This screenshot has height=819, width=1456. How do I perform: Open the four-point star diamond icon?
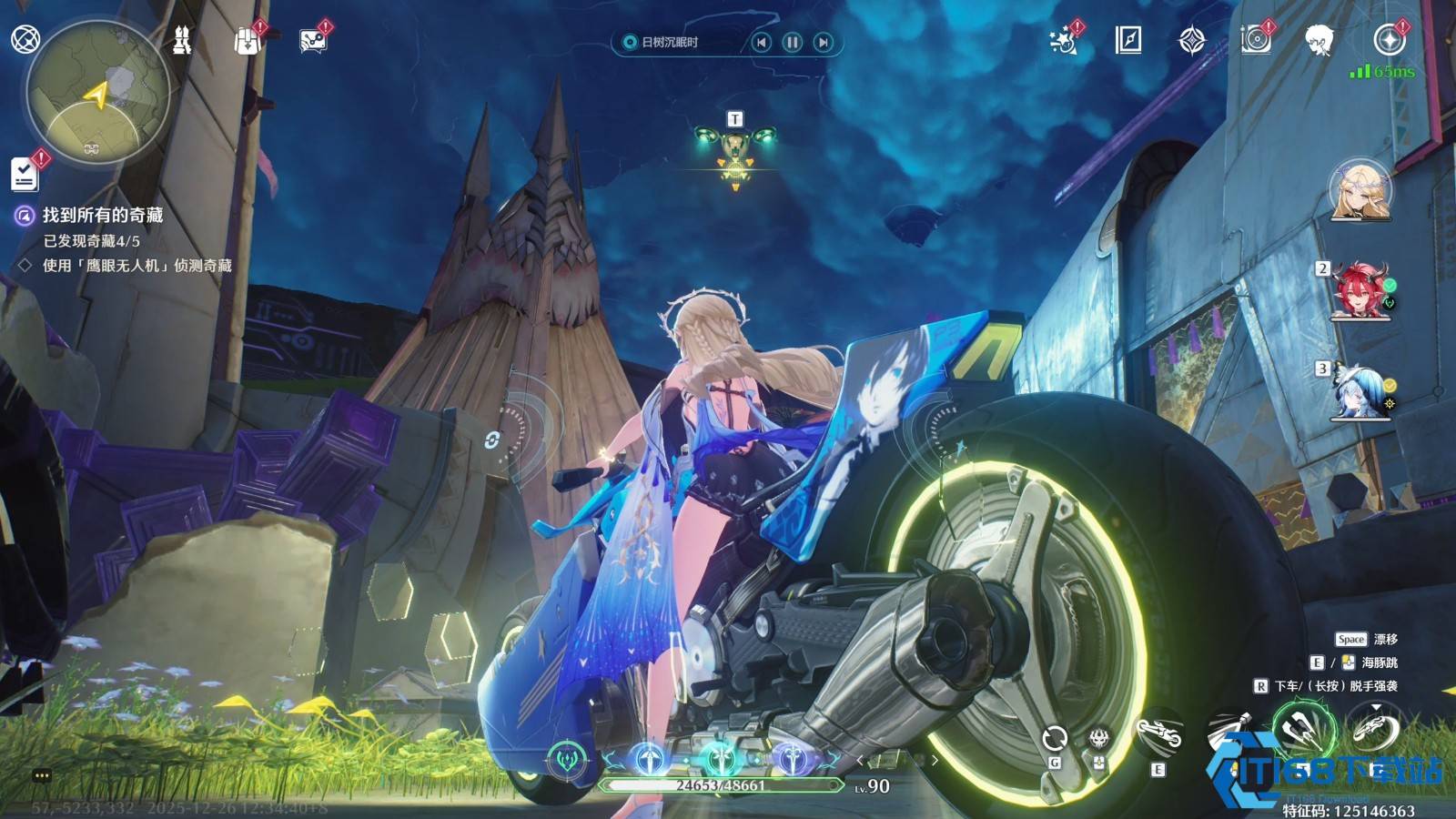coord(1192,41)
